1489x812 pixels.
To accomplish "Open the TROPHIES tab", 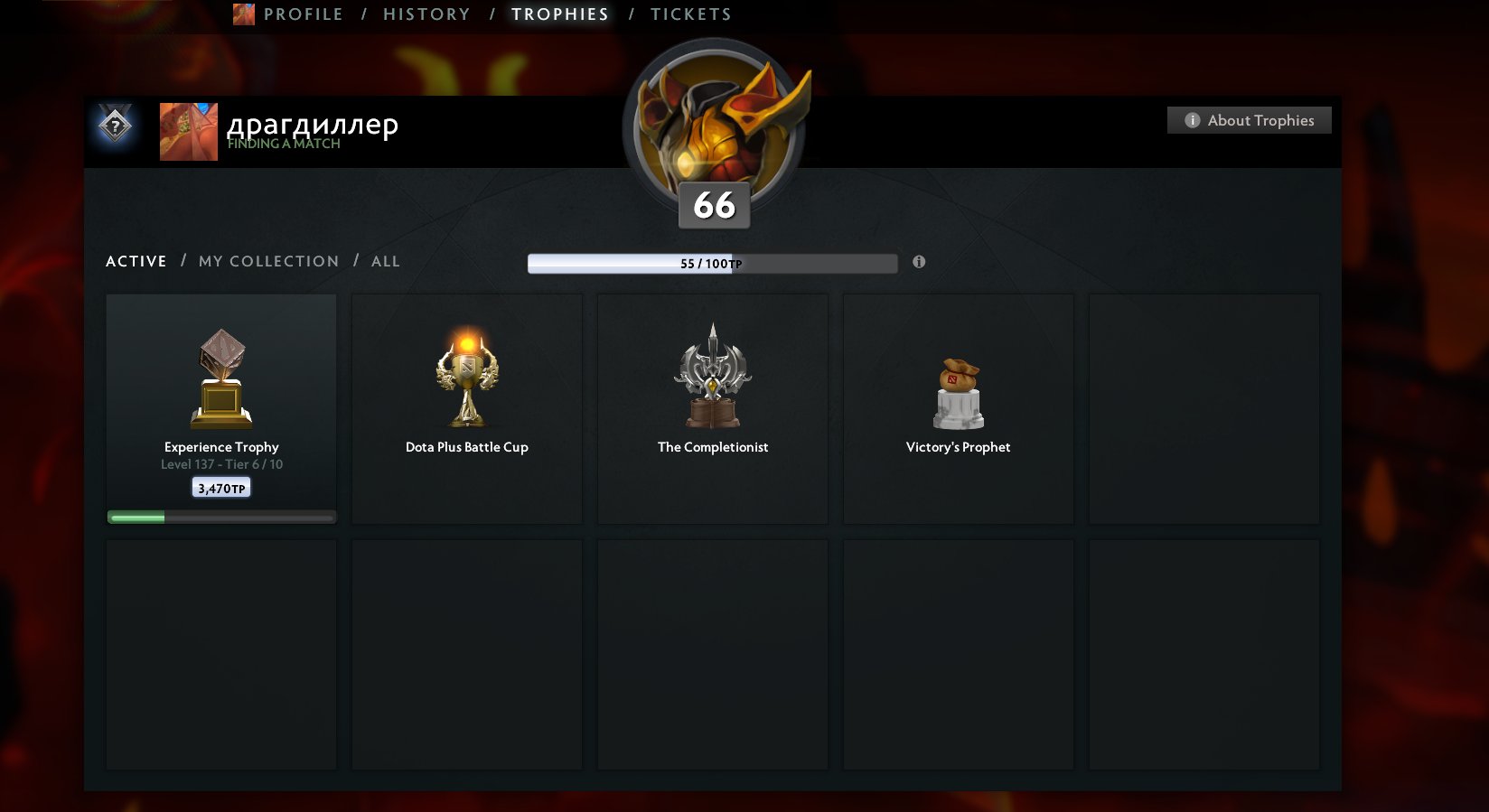I will pyautogui.click(x=559, y=14).
